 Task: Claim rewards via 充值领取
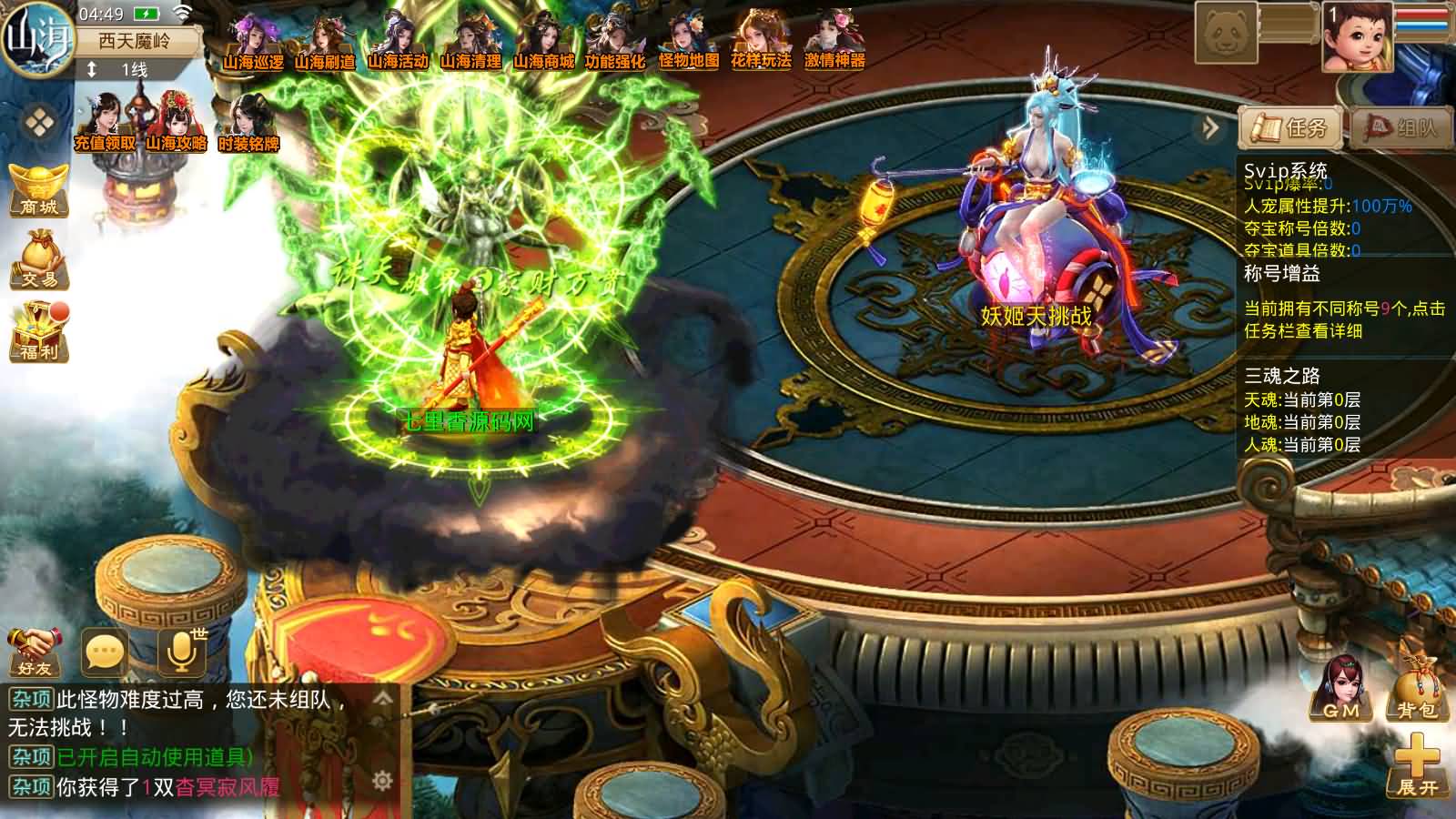[104, 124]
